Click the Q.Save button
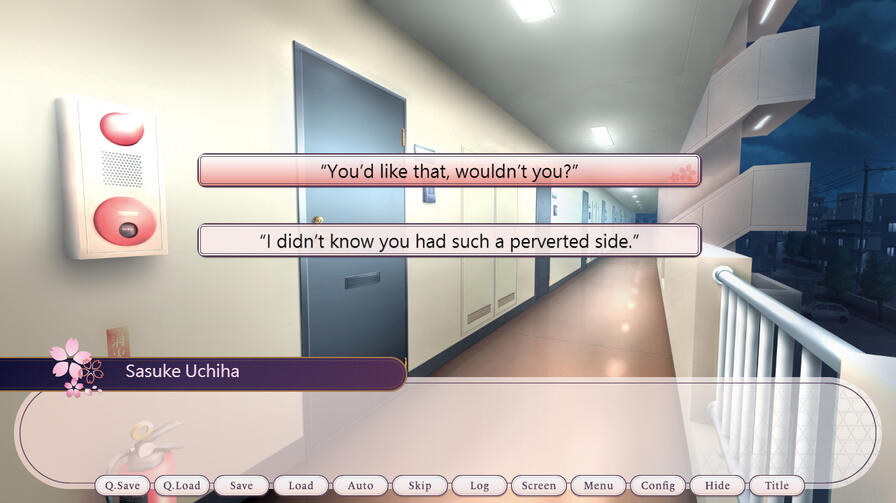 pos(123,486)
